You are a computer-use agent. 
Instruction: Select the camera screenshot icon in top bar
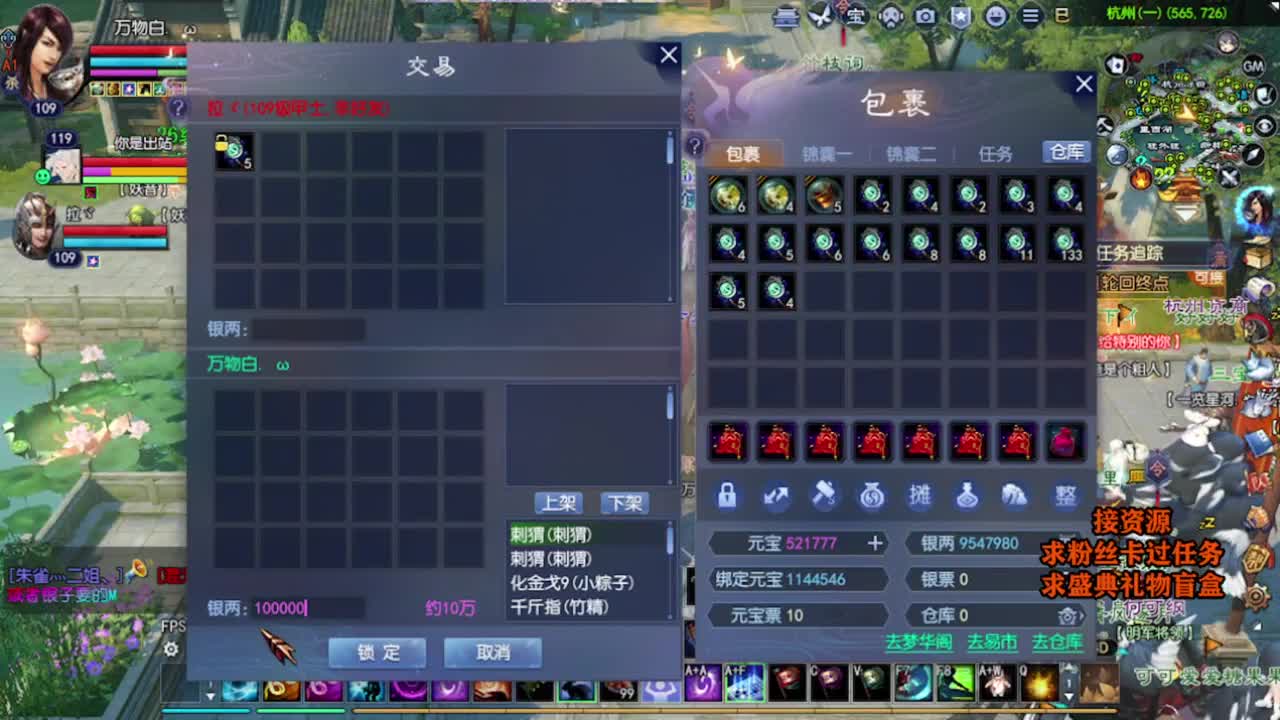coord(925,17)
